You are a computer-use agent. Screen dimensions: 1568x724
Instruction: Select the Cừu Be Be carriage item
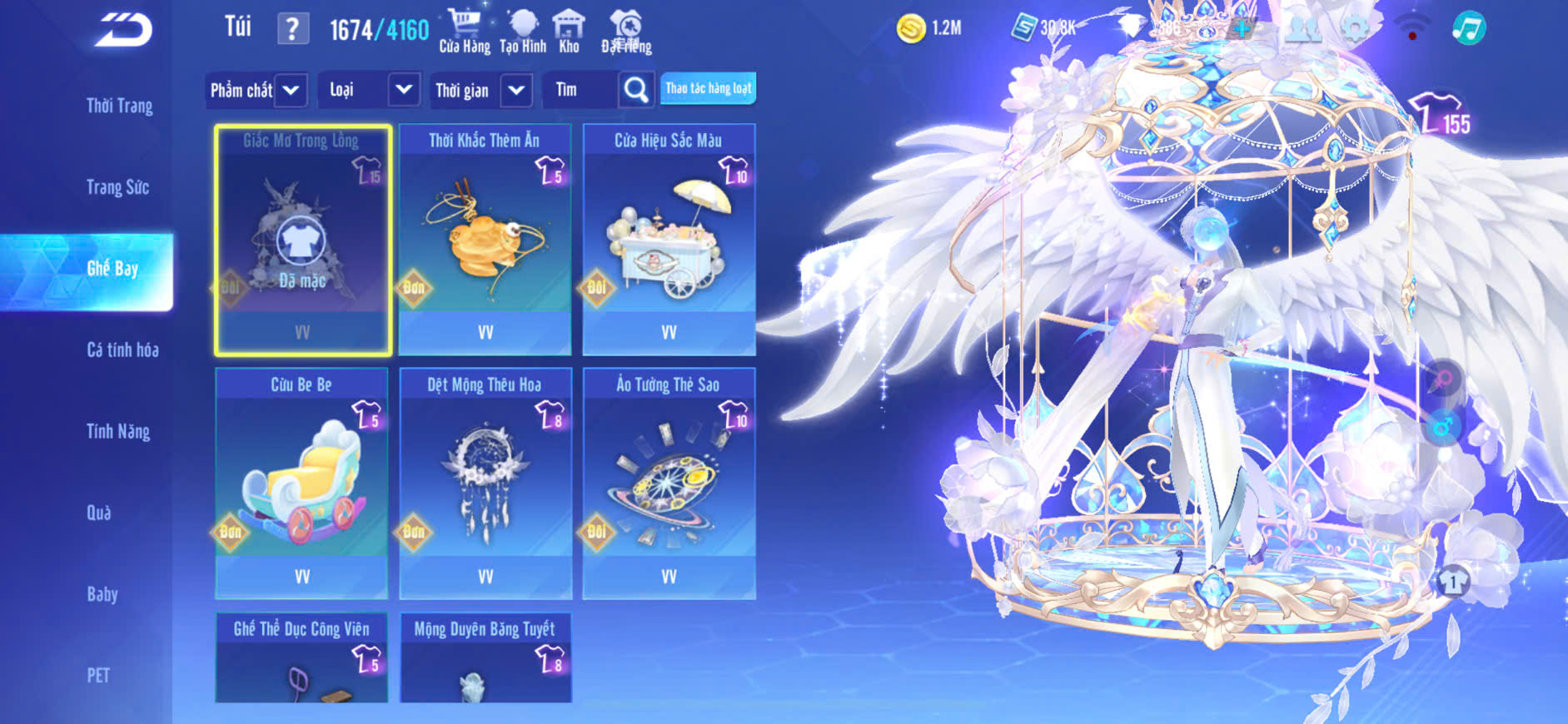pos(301,483)
